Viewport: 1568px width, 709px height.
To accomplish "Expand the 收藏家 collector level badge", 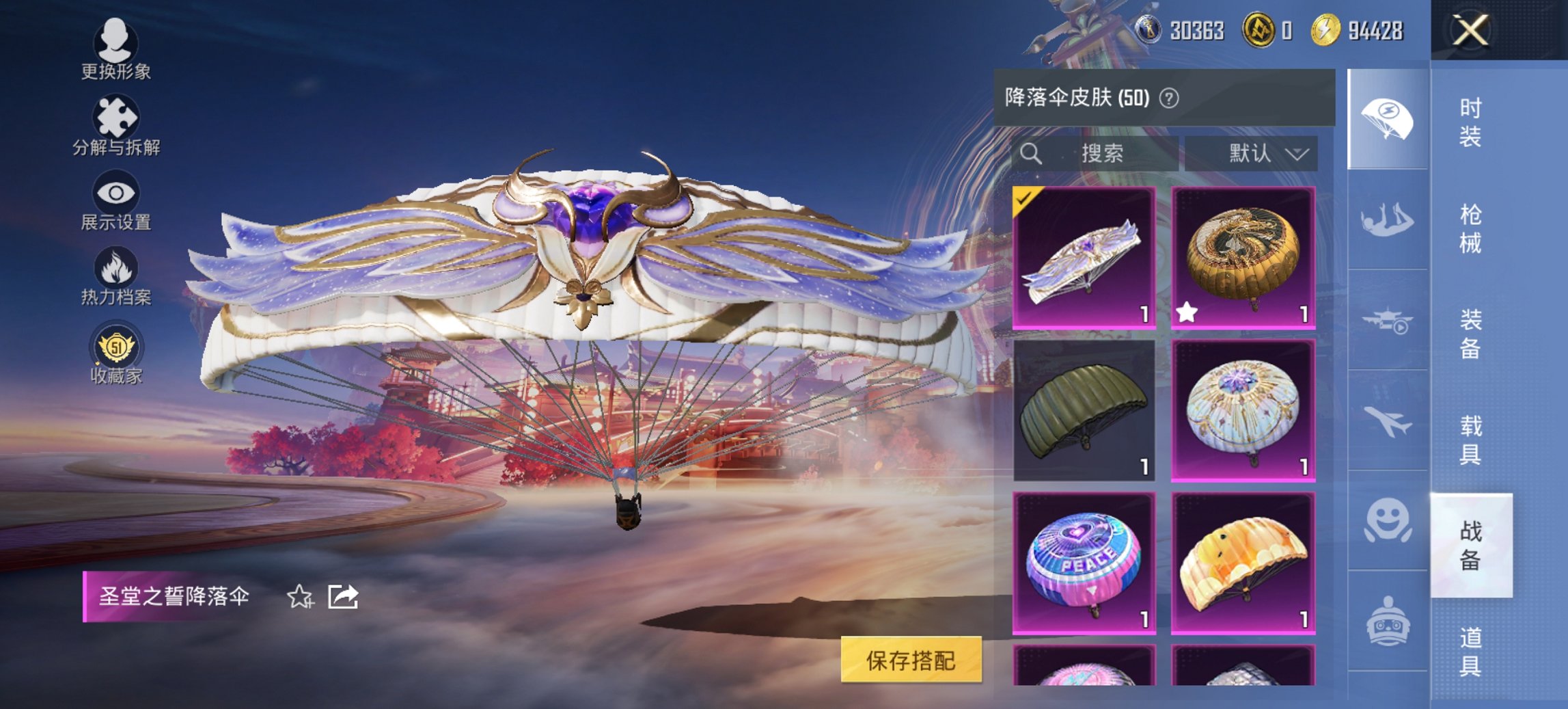I will [116, 349].
